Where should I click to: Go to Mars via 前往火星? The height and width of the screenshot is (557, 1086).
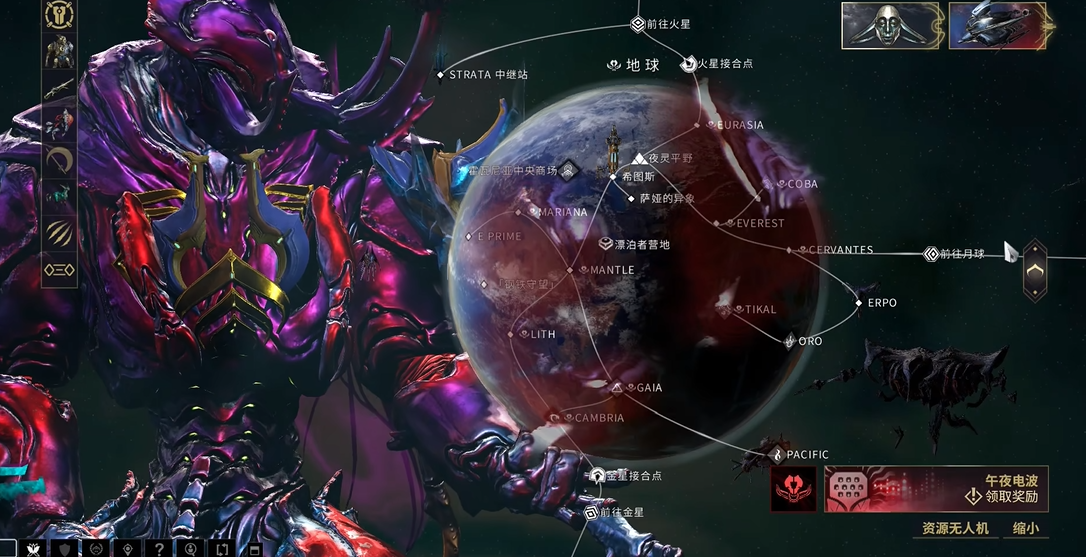(638, 24)
